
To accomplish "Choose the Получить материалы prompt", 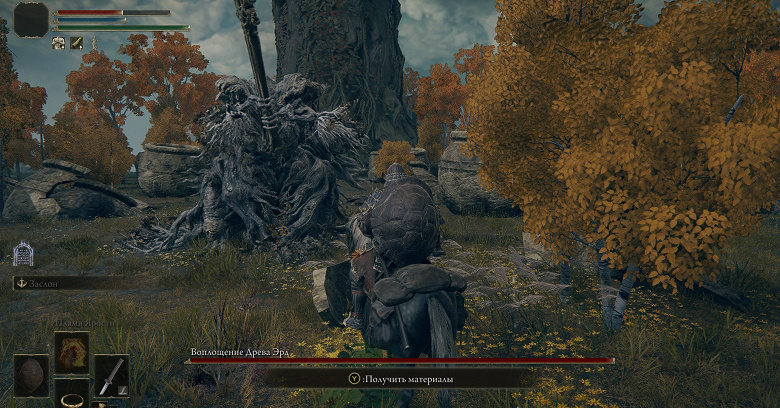I will pyautogui.click(x=398, y=379).
